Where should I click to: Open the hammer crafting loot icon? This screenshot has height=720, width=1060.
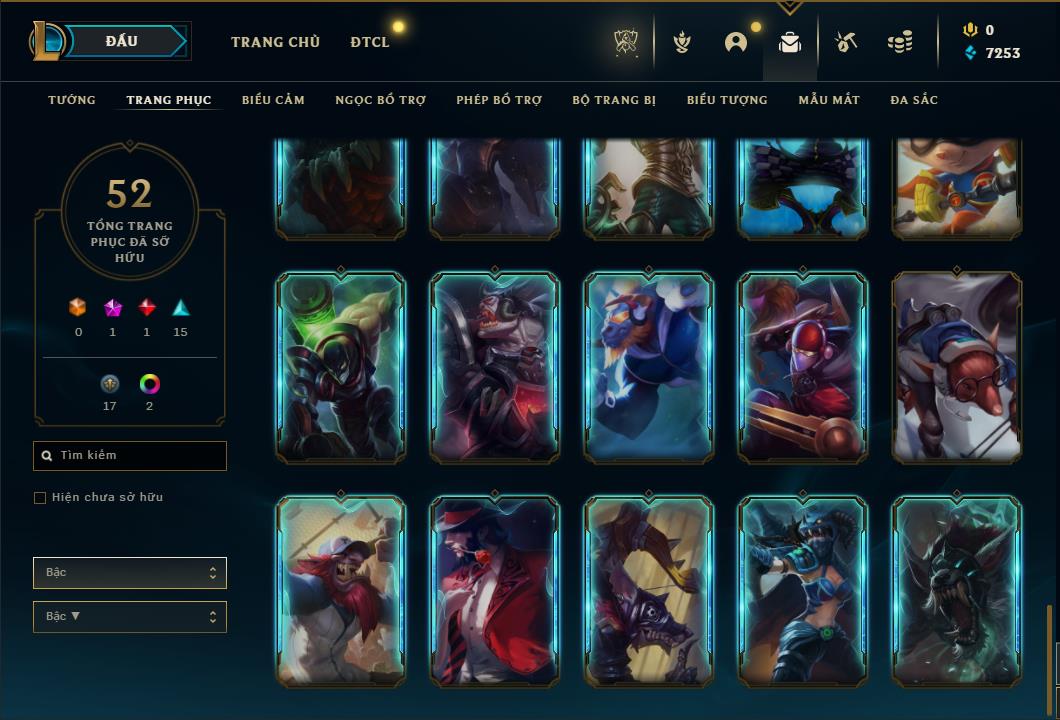845,42
